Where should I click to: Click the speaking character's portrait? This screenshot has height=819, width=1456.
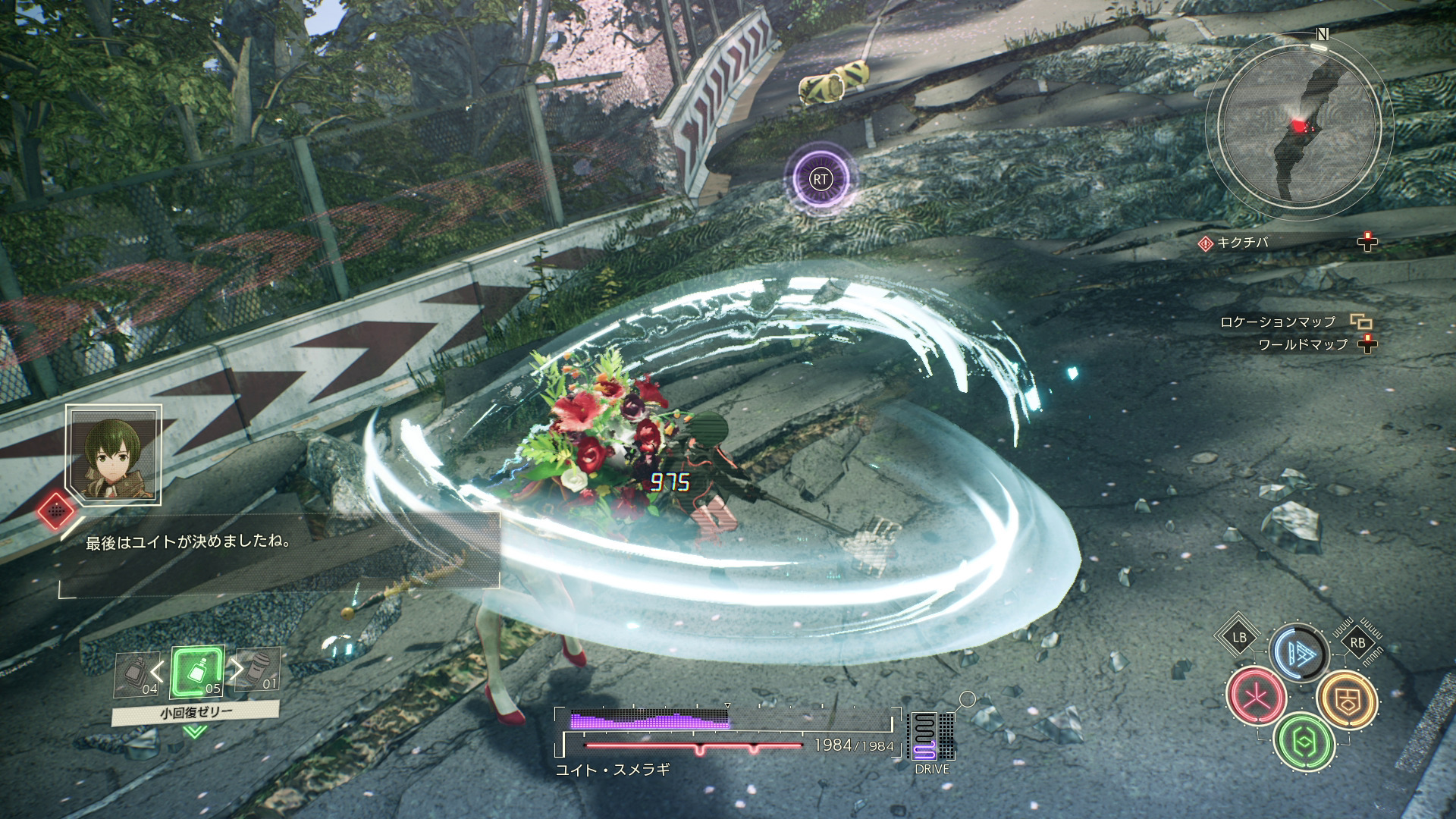(x=114, y=454)
